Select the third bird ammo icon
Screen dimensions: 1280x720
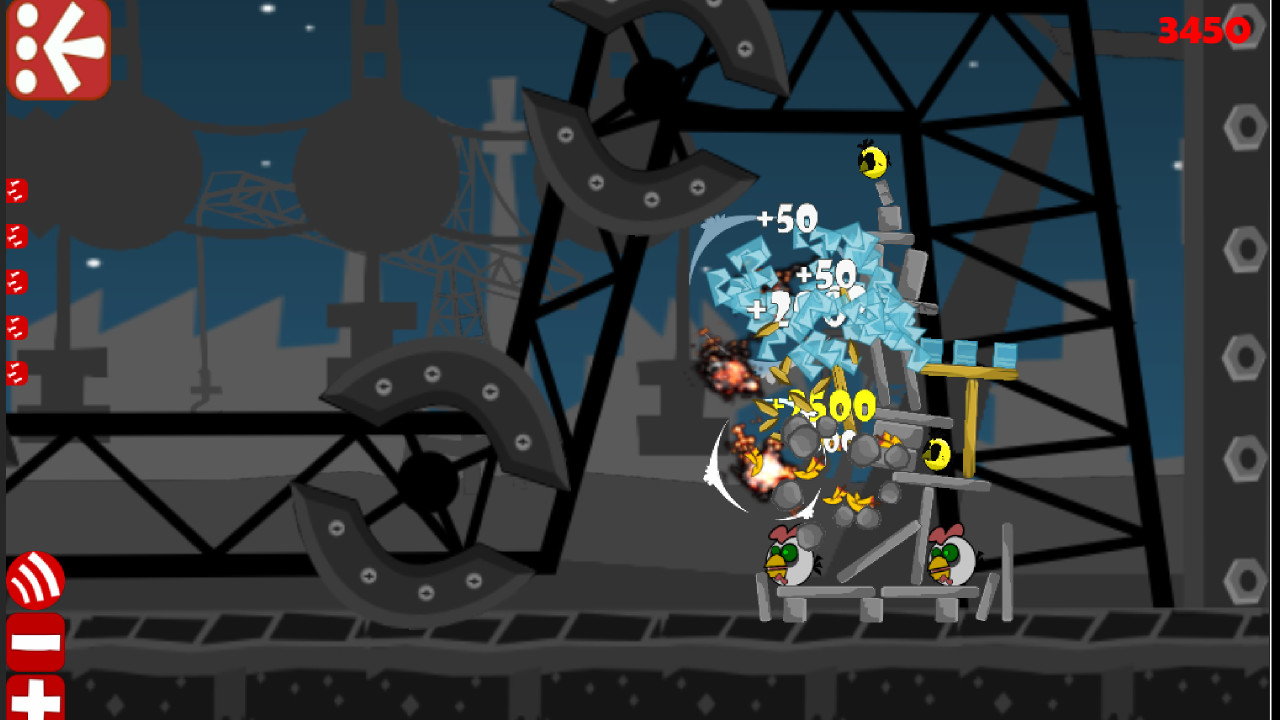click(x=14, y=280)
